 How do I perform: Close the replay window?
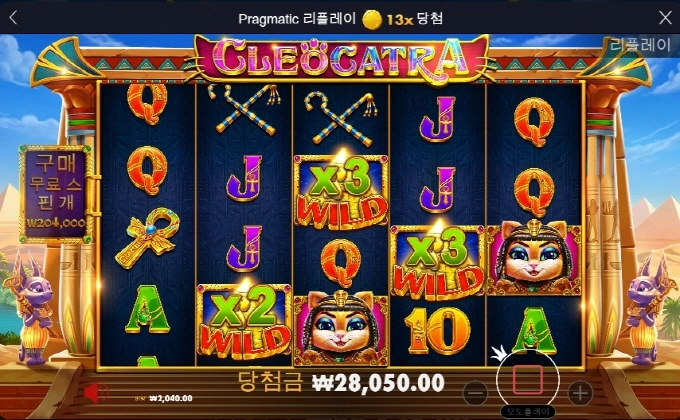pyautogui.click(x=665, y=18)
